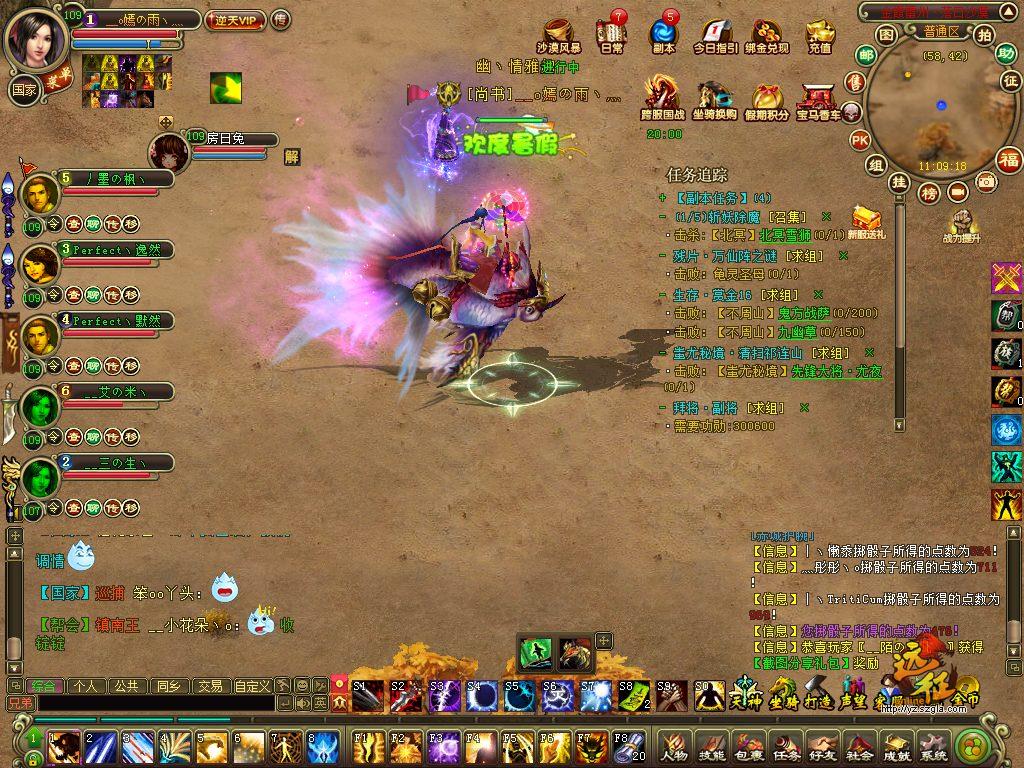Screen dimensions: 1024x768
Task: Select party member 艾の米 portrait
Action: (x=40, y=405)
